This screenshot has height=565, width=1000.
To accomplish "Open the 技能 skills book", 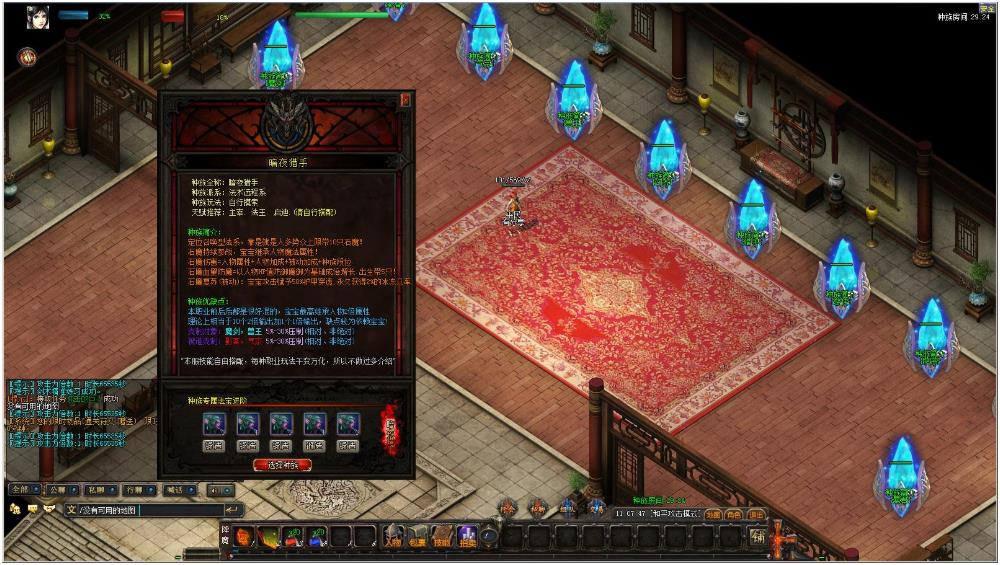I will 441,537.
